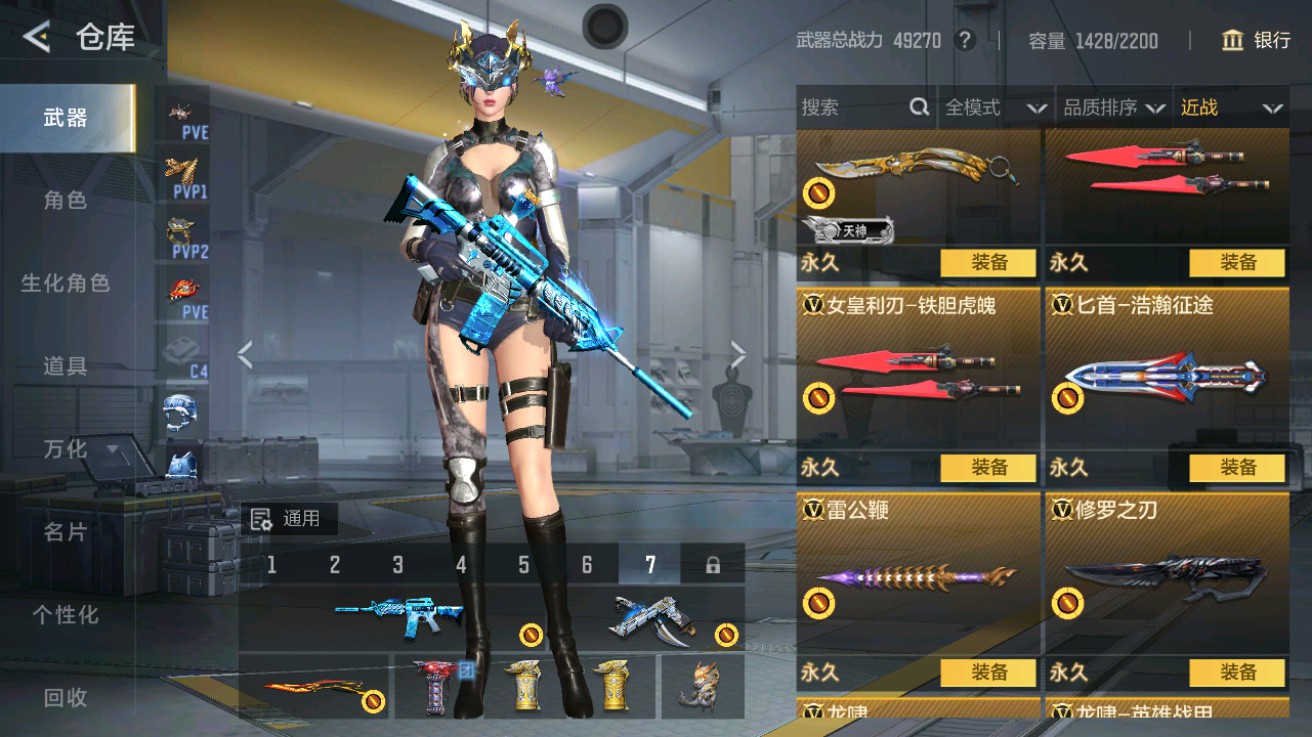1312x737 pixels.
Task: Select loadout tab number 3
Action: tap(397, 564)
